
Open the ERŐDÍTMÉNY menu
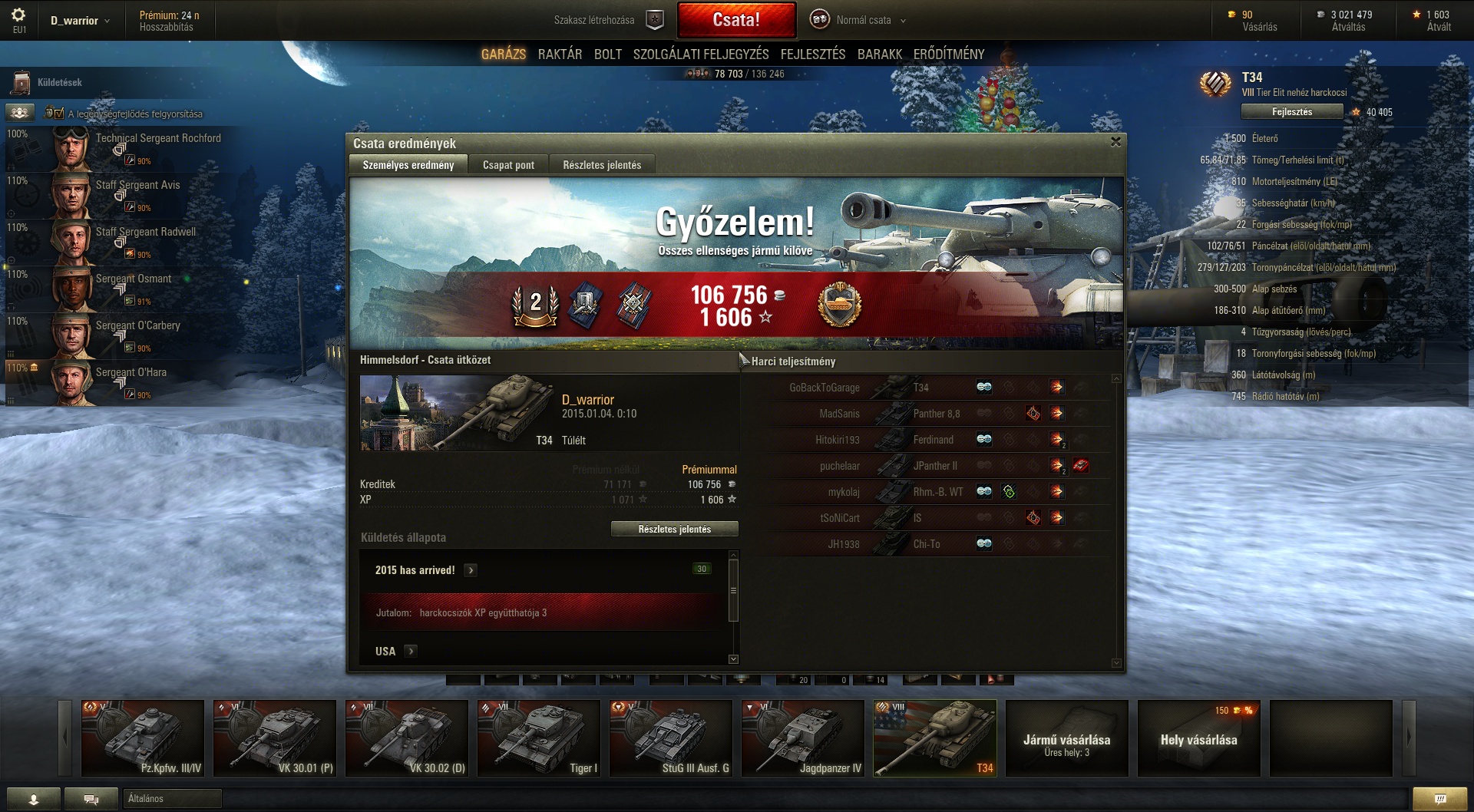948,54
